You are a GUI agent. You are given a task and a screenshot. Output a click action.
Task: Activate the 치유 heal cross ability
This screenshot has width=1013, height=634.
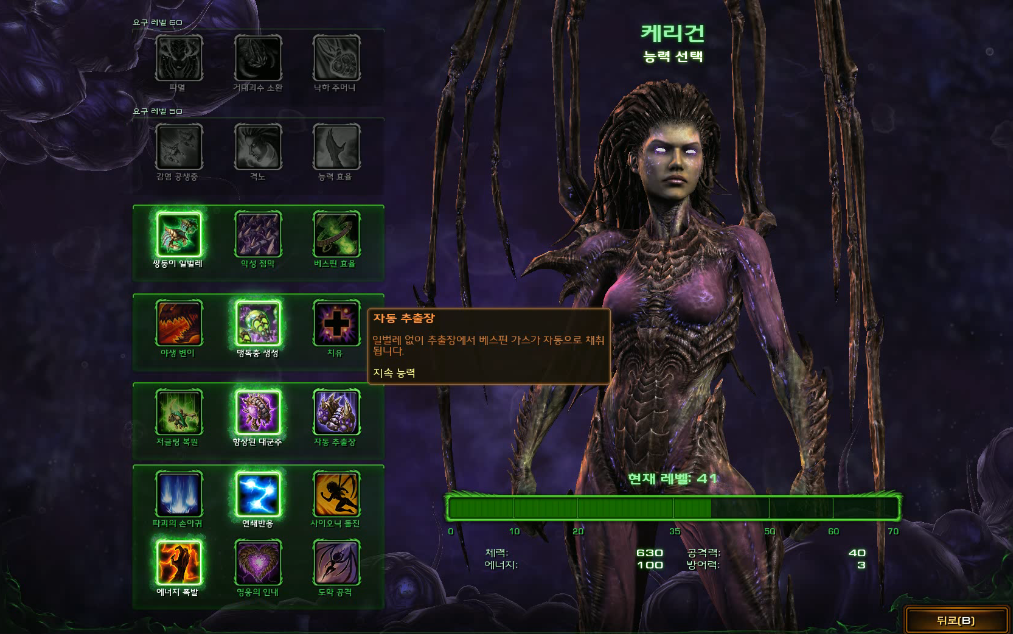click(336, 323)
